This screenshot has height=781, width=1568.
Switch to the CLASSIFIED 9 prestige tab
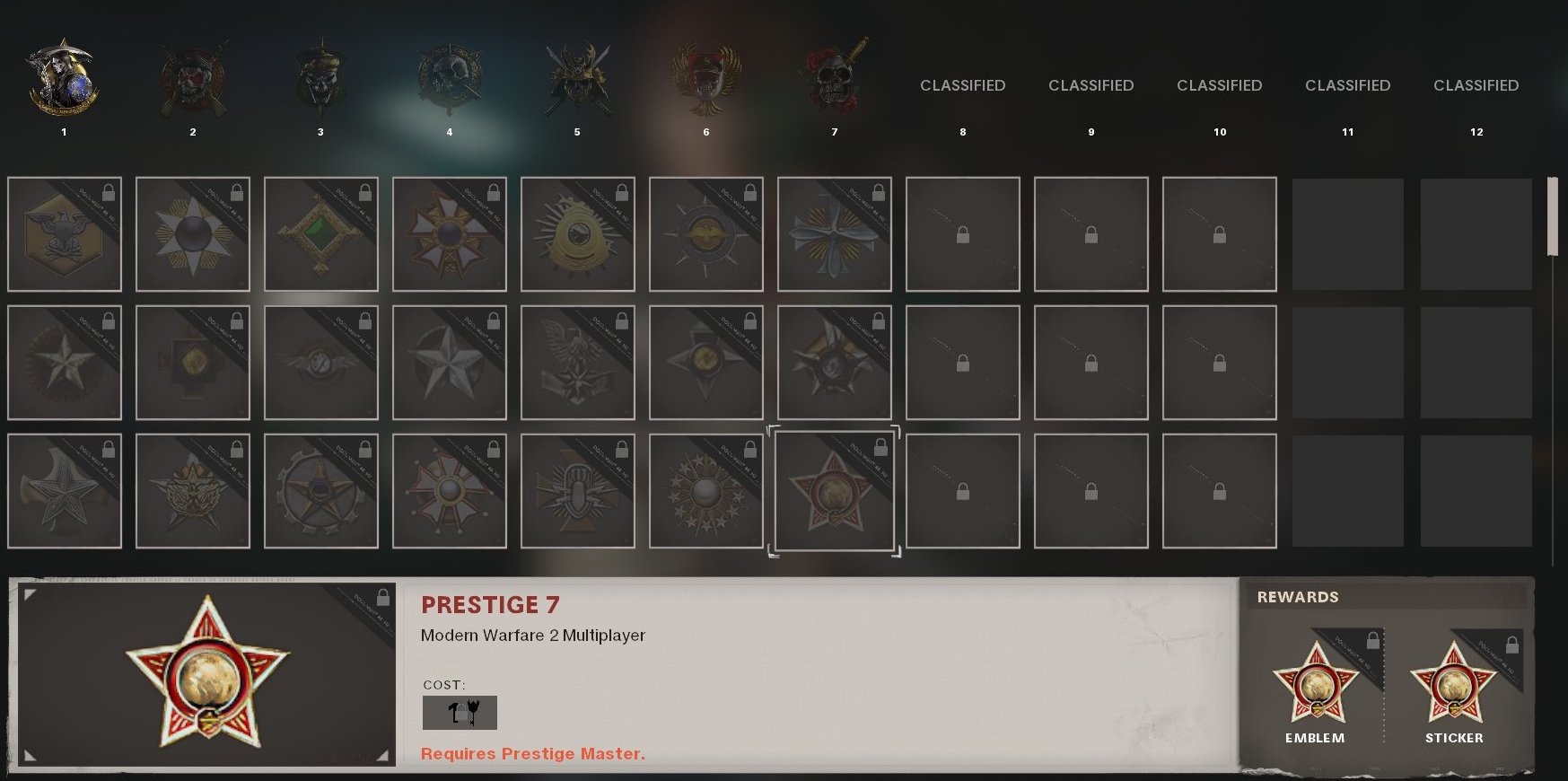click(1091, 85)
